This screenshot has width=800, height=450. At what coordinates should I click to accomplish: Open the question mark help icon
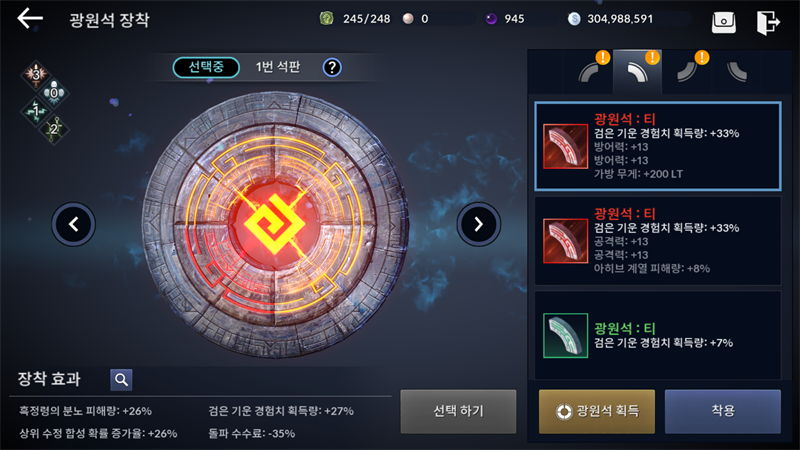pos(332,68)
